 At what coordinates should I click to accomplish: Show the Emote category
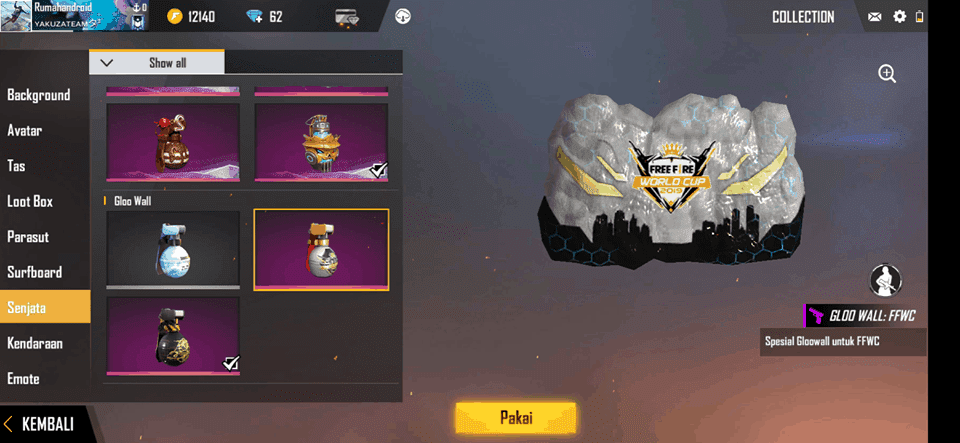click(x=24, y=379)
